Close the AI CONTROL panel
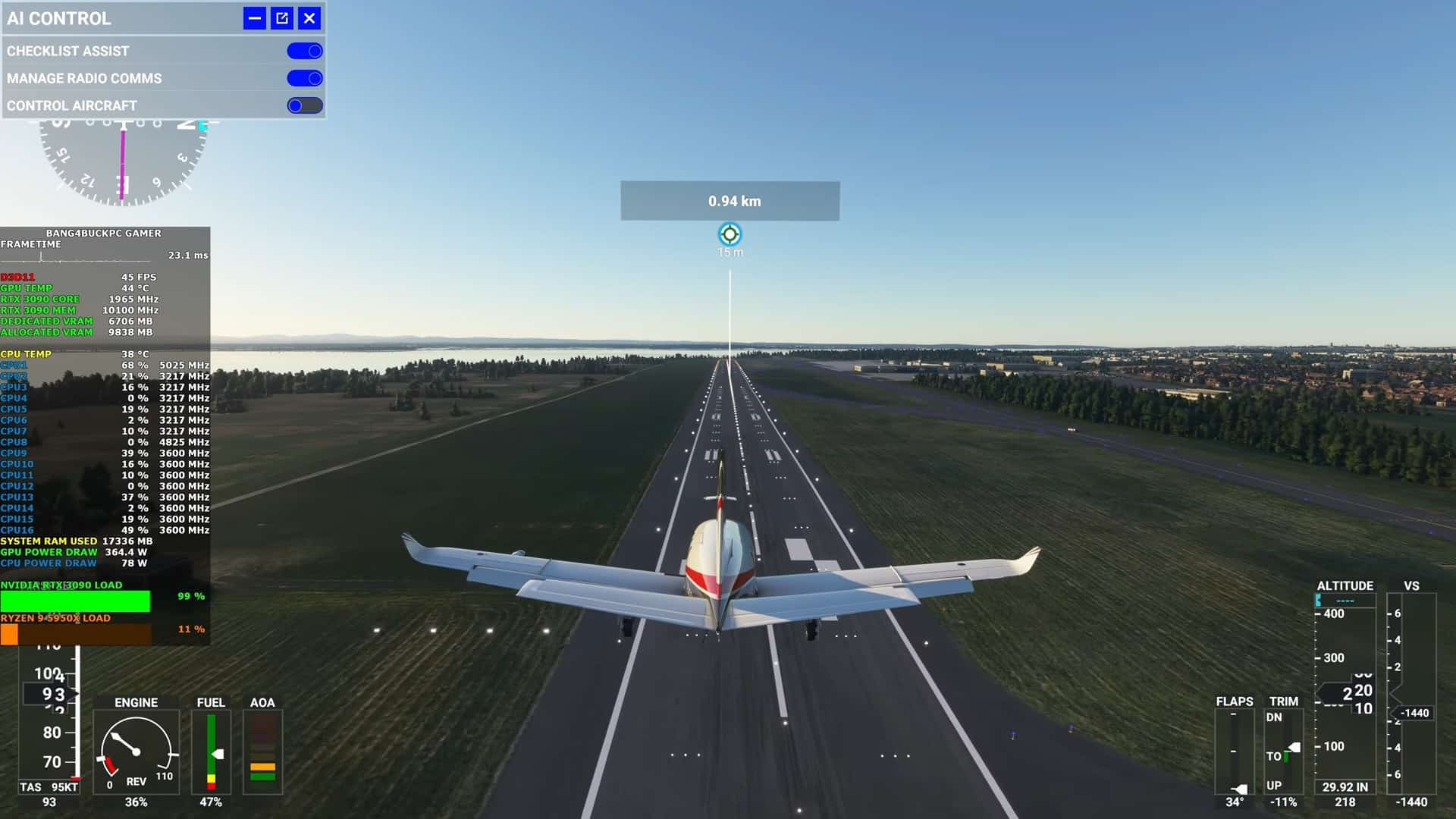This screenshot has width=1456, height=819. tap(309, 18)
